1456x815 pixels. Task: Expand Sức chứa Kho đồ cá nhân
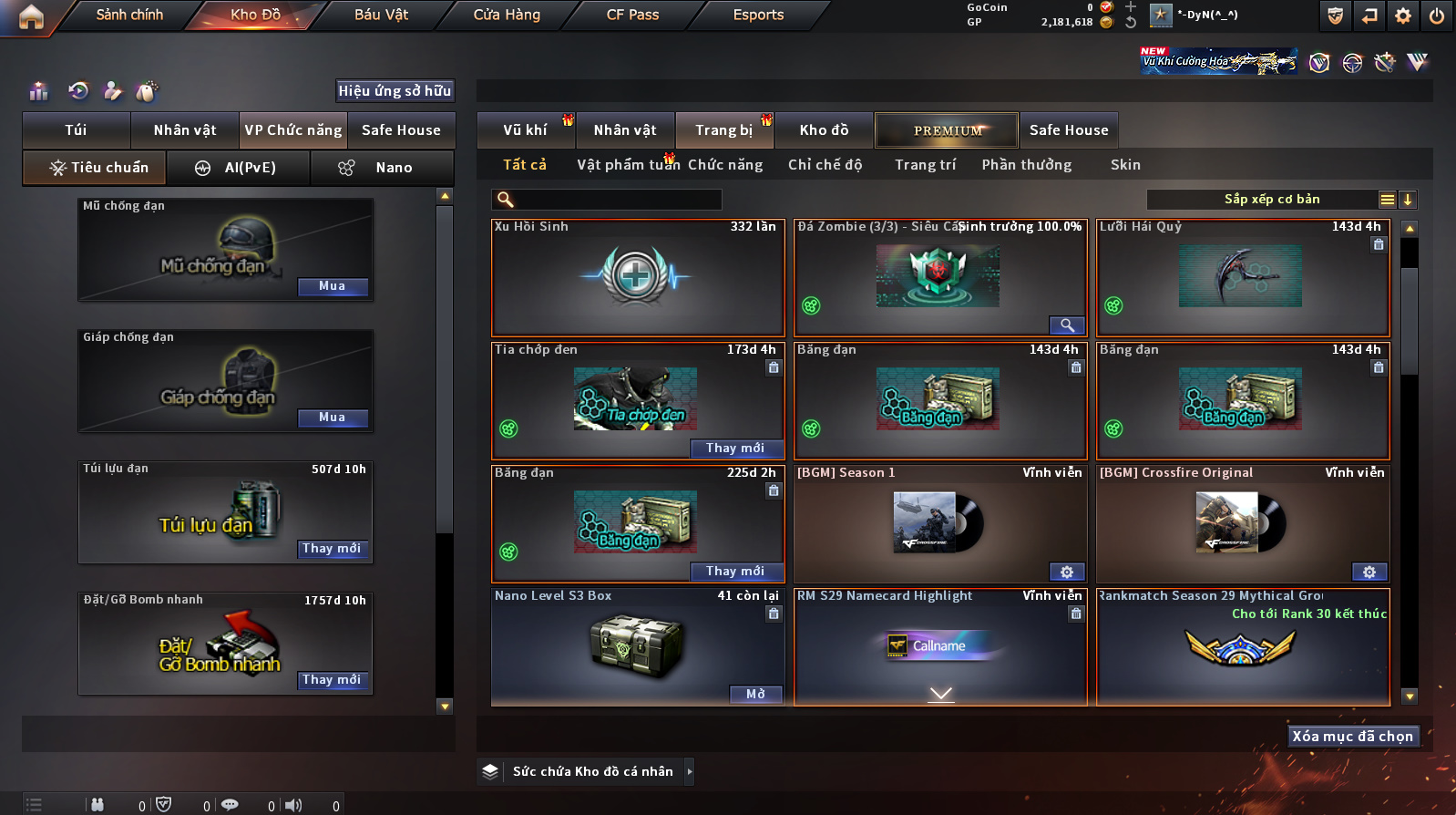(690, 771)
